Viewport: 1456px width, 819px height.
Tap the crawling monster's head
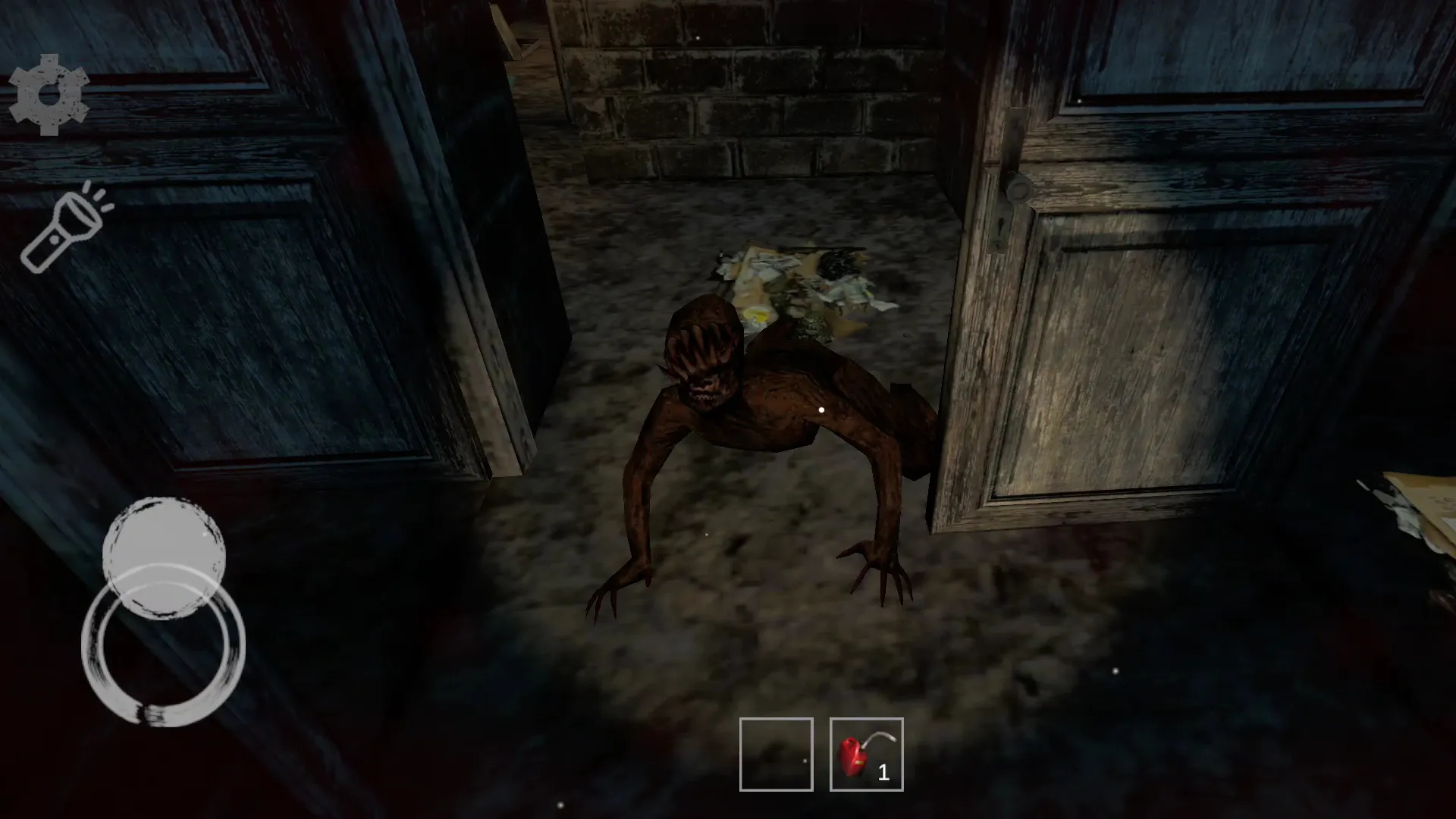pyautogui.click(x=701, y=349)
